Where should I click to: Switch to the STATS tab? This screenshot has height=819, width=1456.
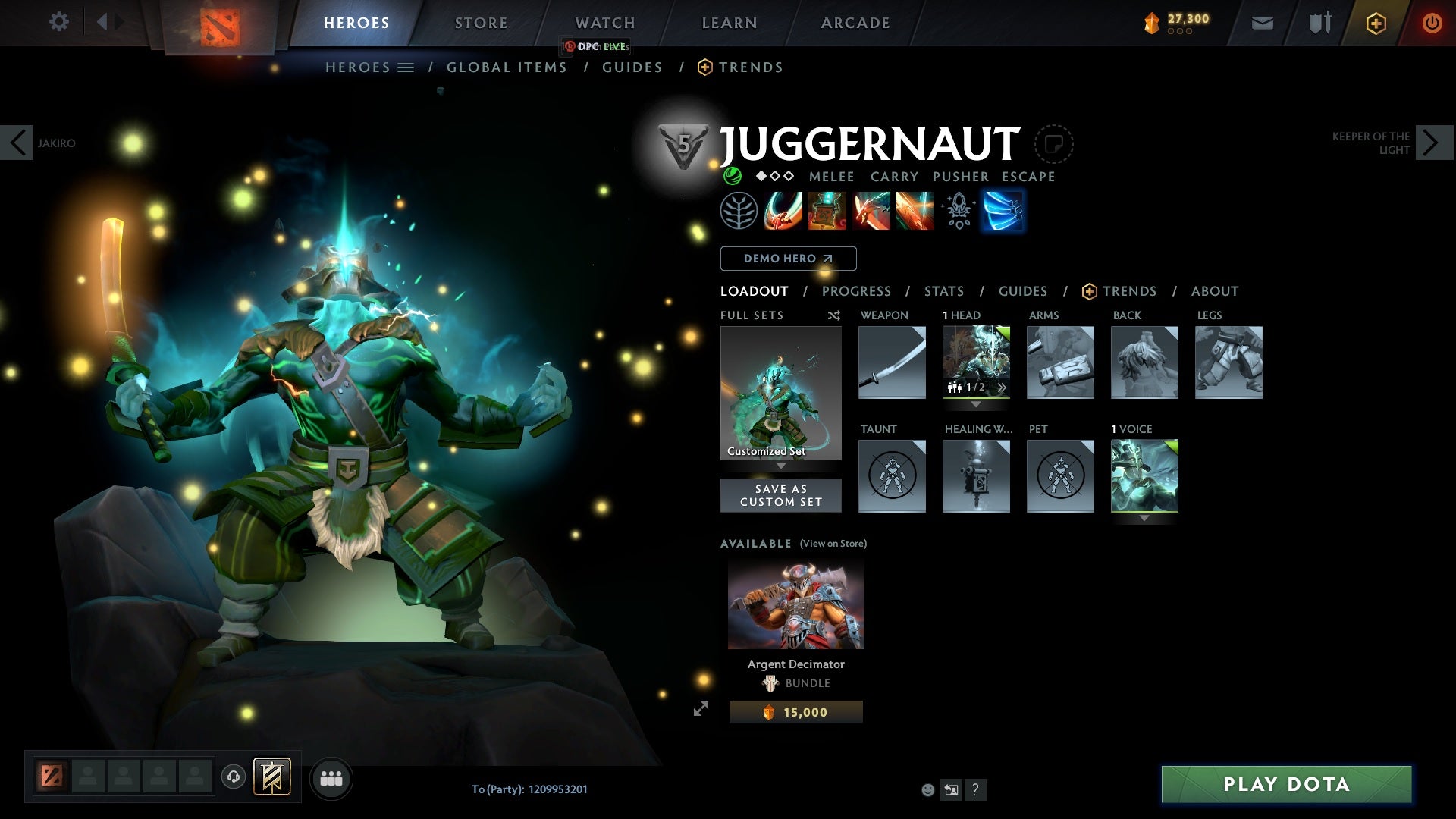[943, 291]
